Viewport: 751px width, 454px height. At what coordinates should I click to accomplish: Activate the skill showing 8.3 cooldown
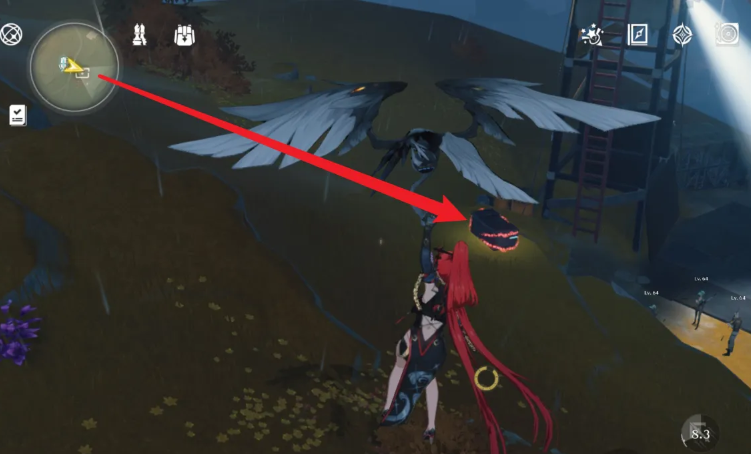(x=699, y=433)
